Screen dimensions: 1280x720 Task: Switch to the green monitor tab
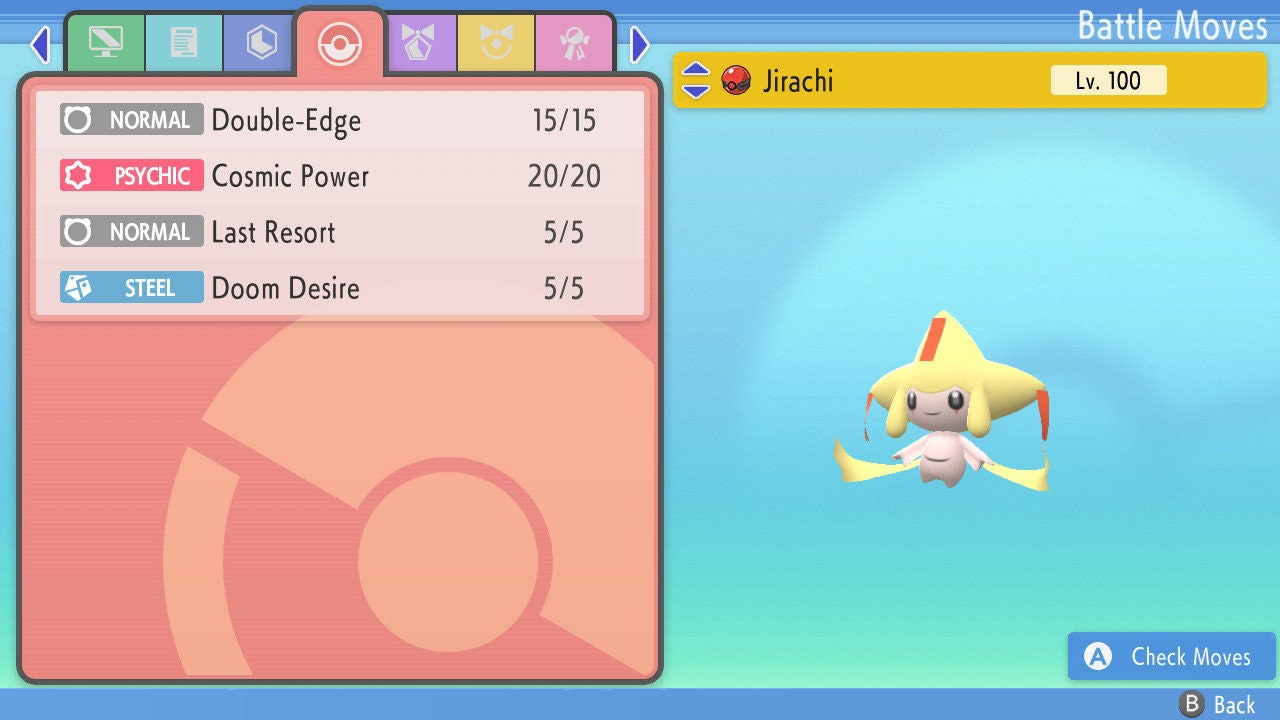[x=105, y=43]
